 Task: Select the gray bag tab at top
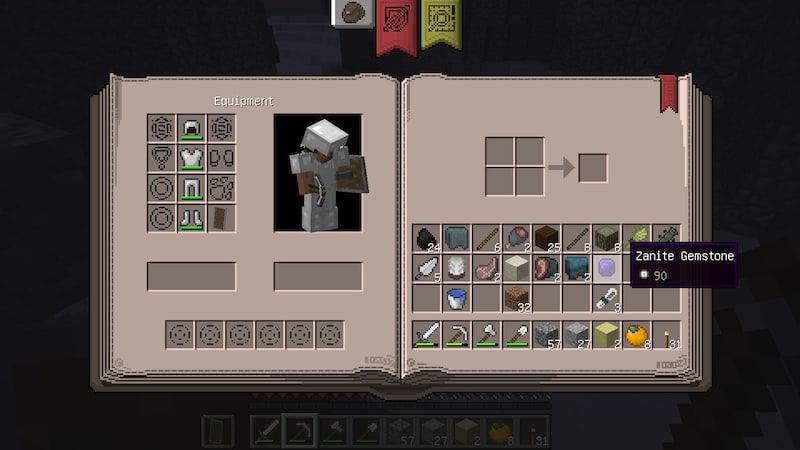(x=353, y=14)
